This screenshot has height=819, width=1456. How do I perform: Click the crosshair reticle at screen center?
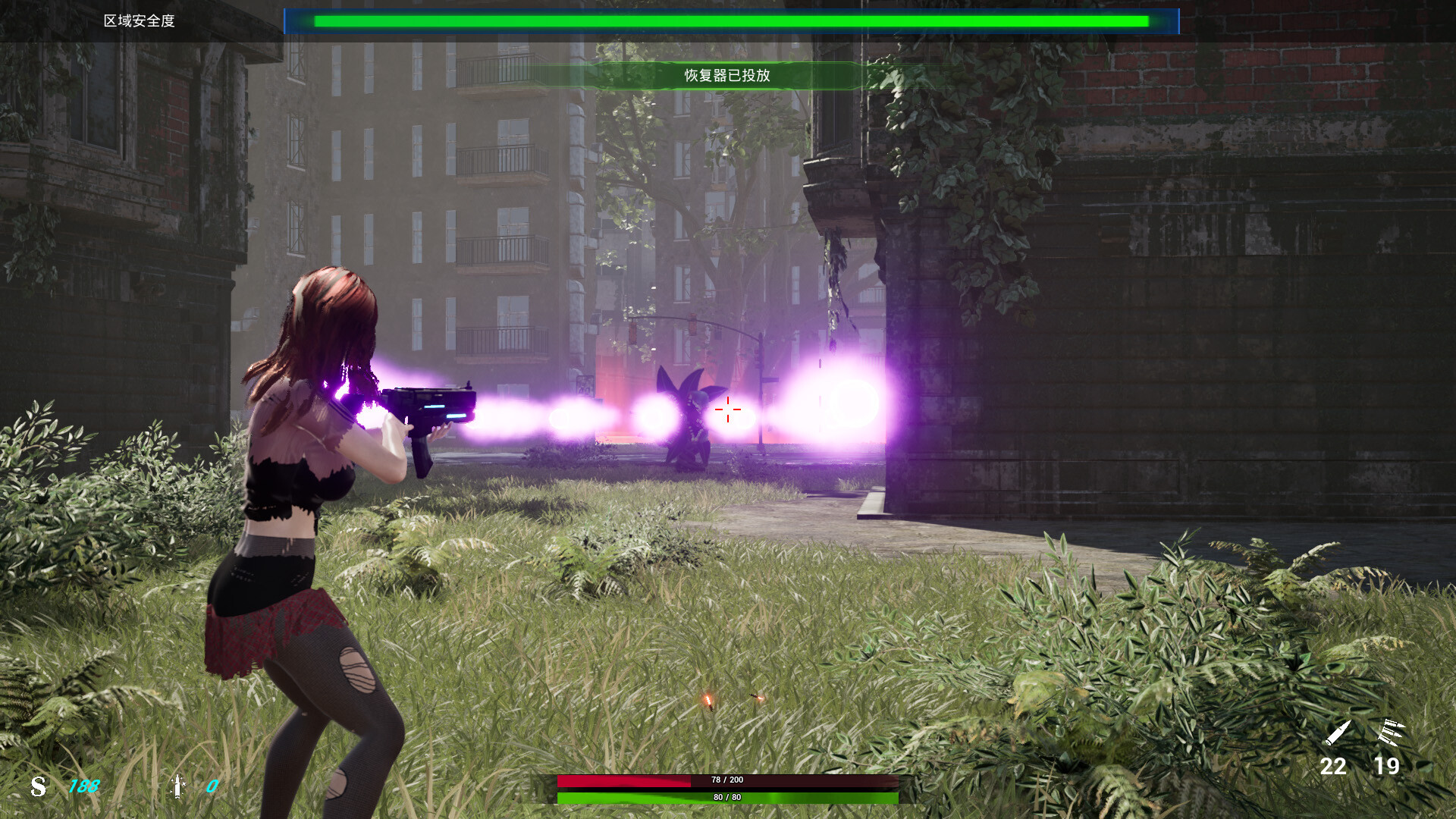[729, 409]
